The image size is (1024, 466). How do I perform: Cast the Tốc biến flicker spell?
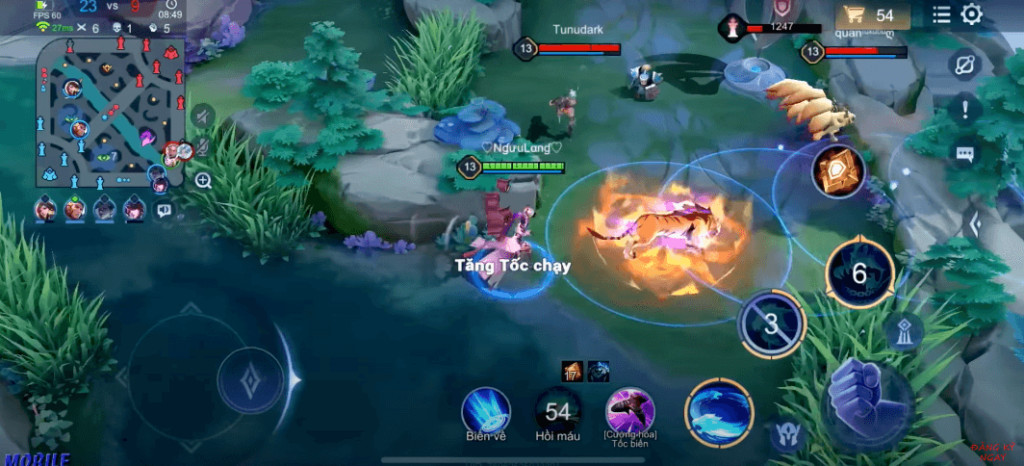tap(630, 410)
